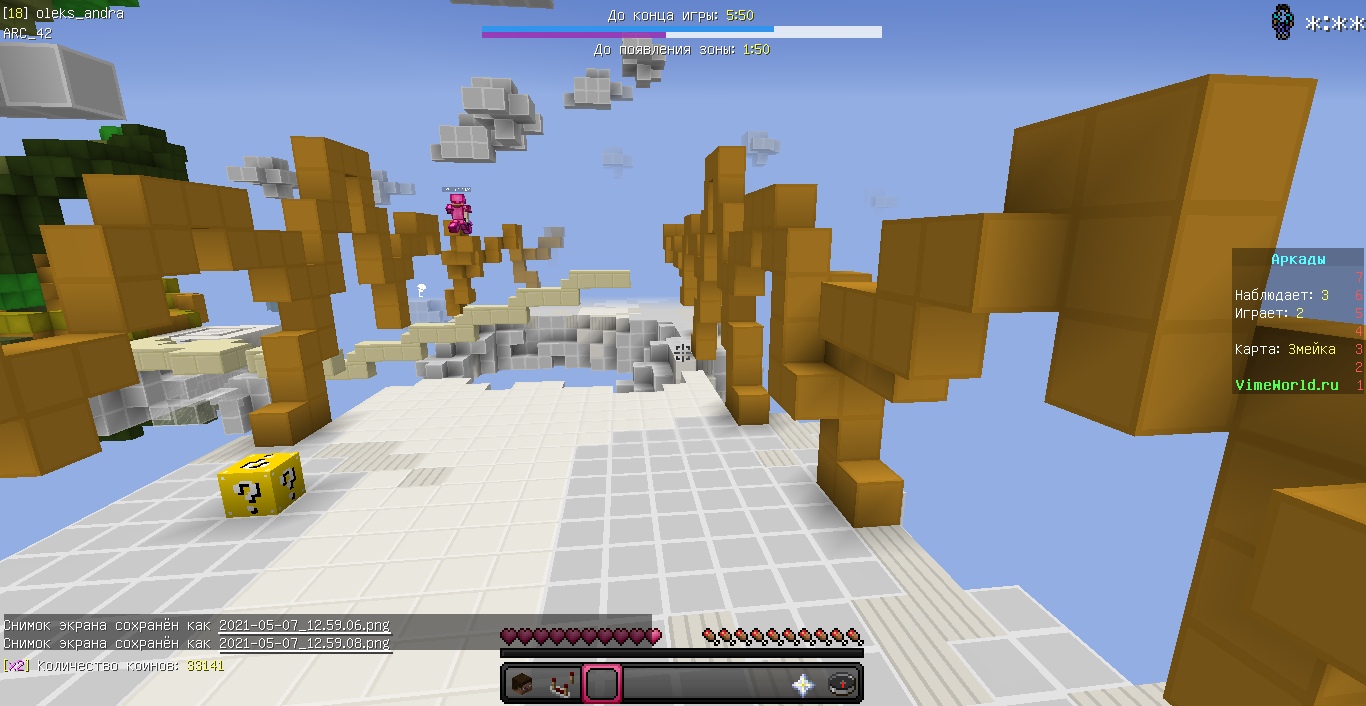Open screenshot link 2021-05-07_12.59.08.png in chat
1366x706 pixels.
304,643
